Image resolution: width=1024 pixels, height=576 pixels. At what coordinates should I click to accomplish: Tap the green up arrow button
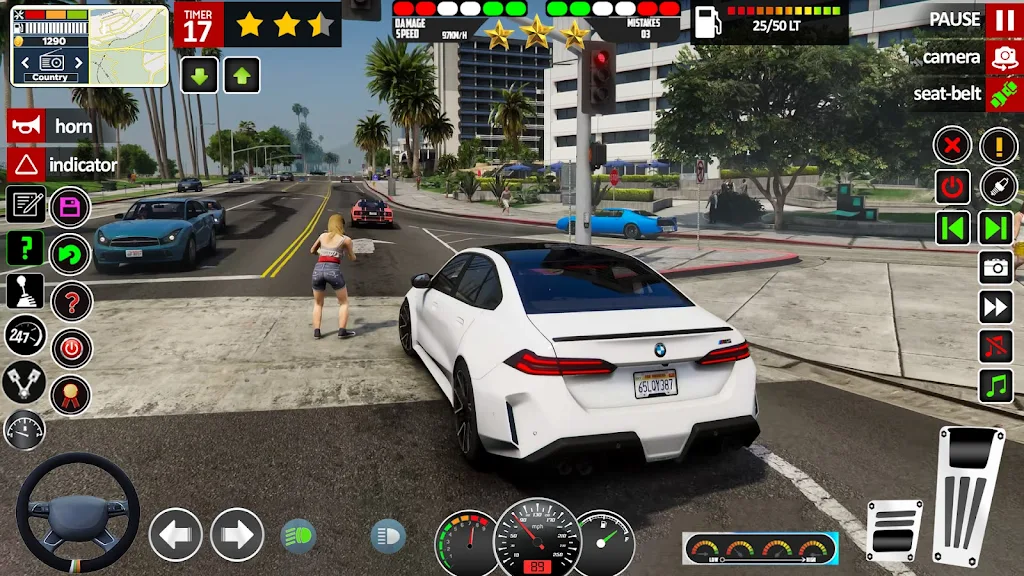[x=242, y=75]
